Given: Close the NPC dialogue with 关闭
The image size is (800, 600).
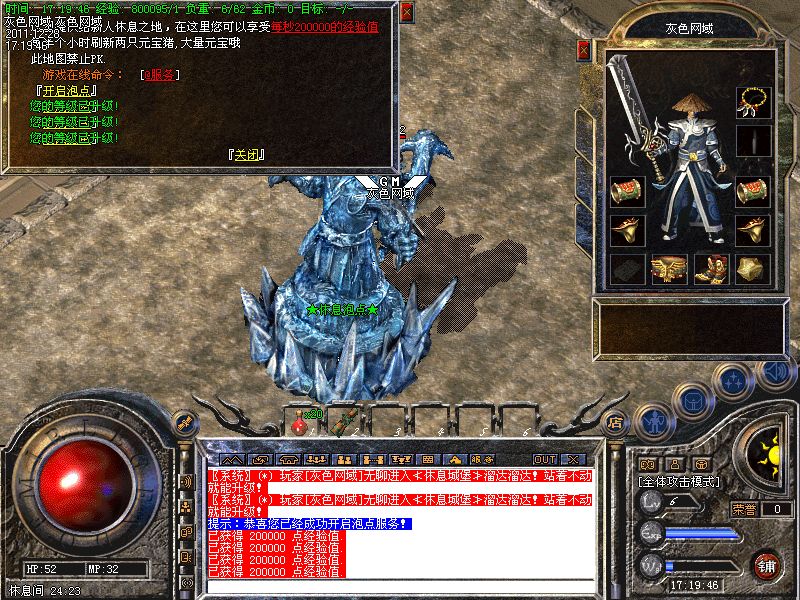Looking at the screenshot, I should coord(246,155).
